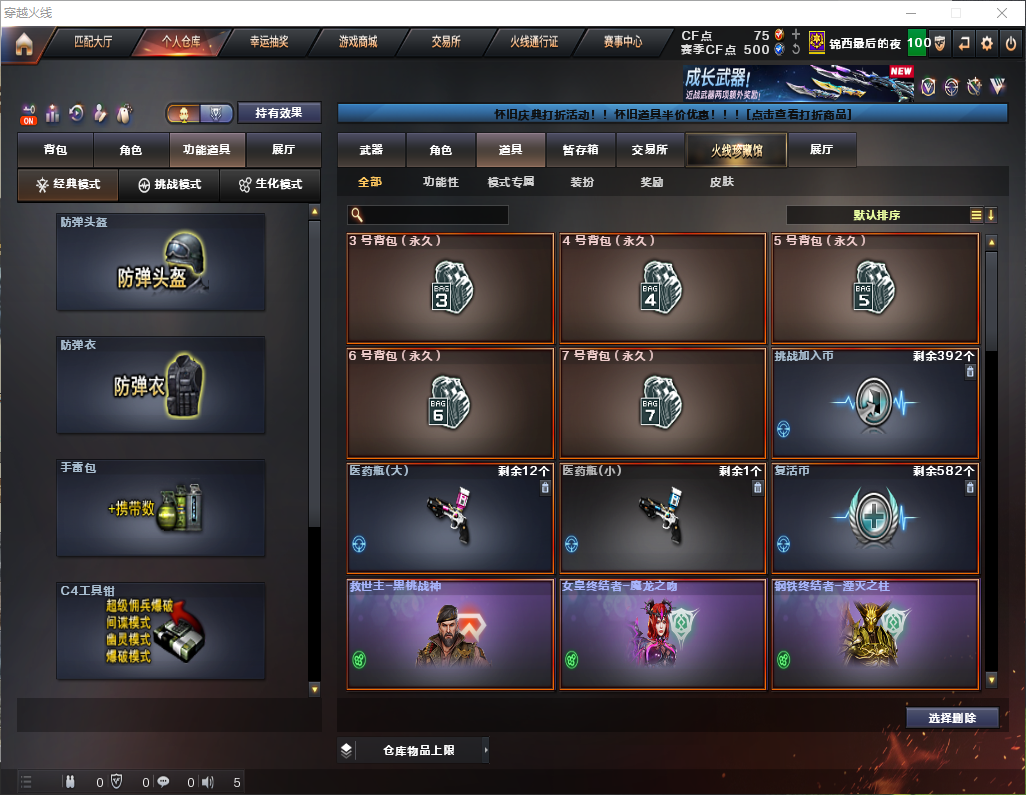Open the 武器 weapons warehouse tab
Image resolution: width=1026 pixels, height=795 pixels.
[371, 150]
